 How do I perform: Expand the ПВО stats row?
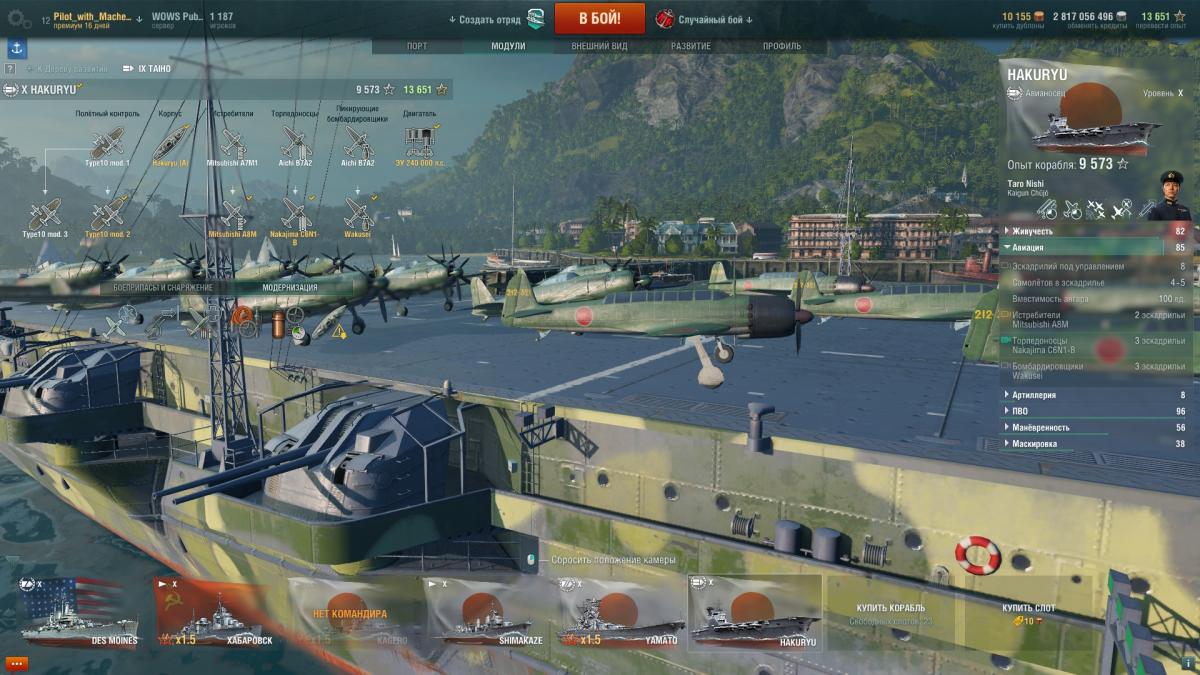coord(1021,411)
